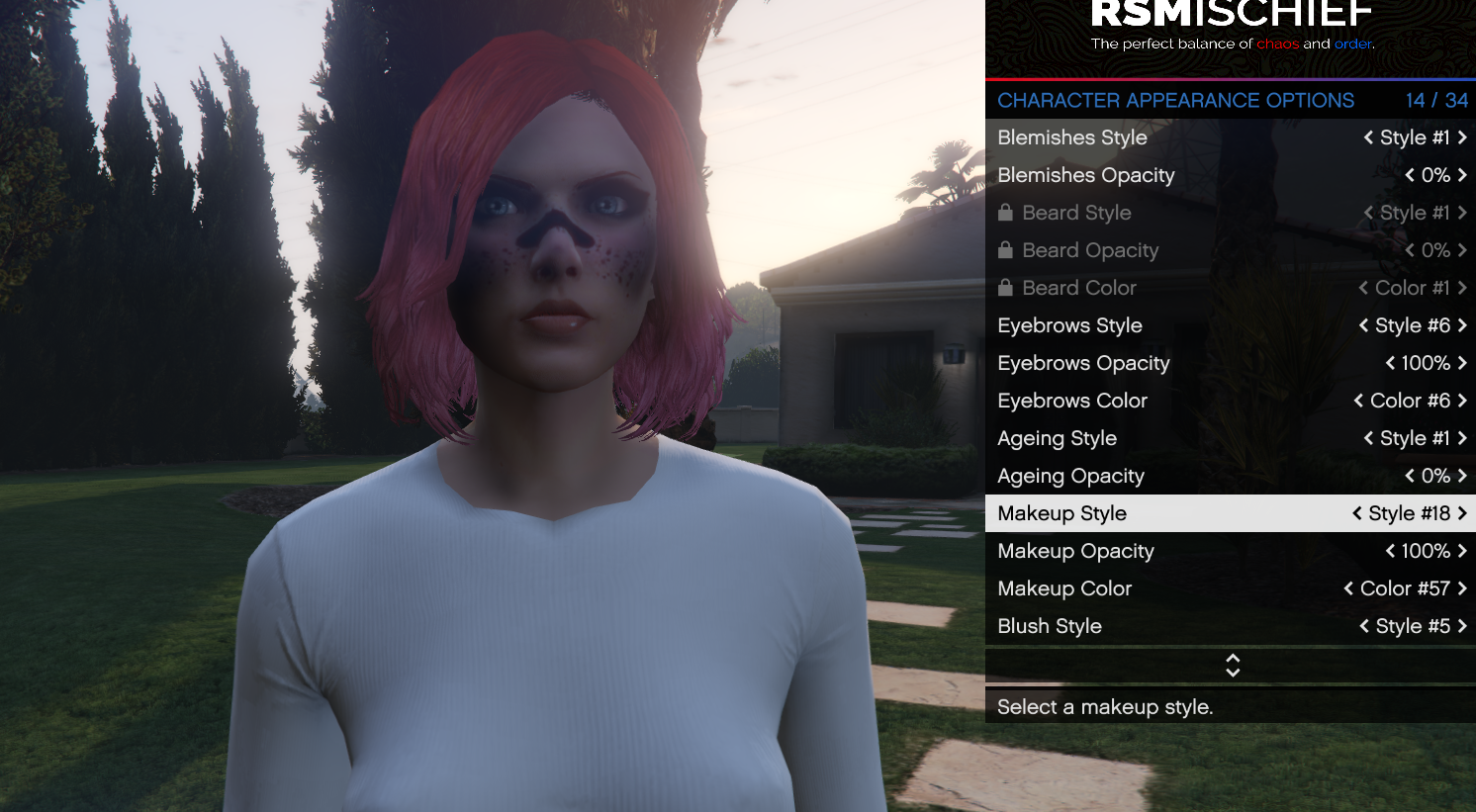
Task: Open the Eyebrows Color option
Action: pyautogui.click(x=1072, y=401)
